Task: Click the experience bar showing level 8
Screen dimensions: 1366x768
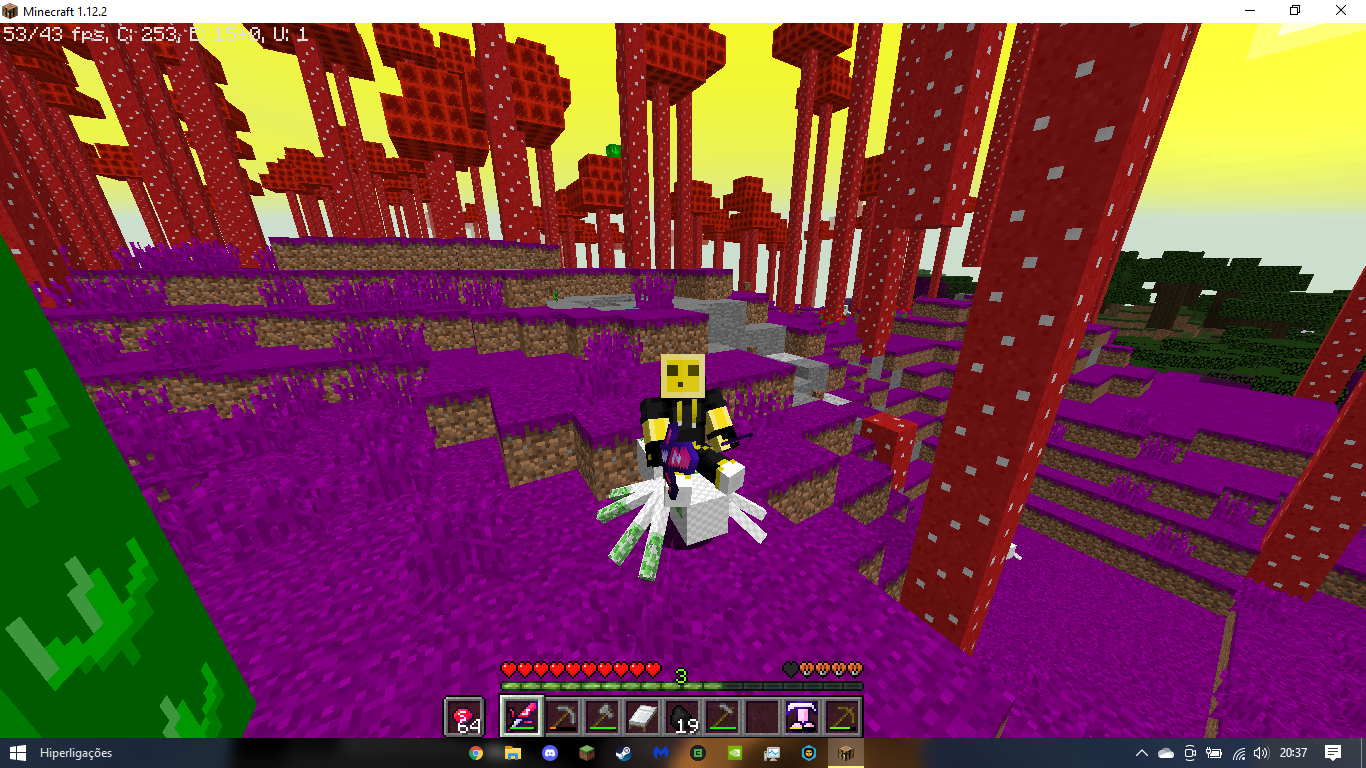Action: tap(683, 686)
